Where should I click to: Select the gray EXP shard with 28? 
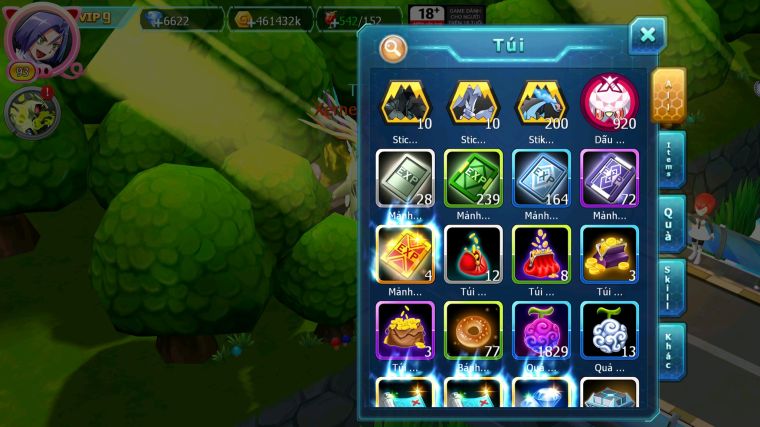405,178
